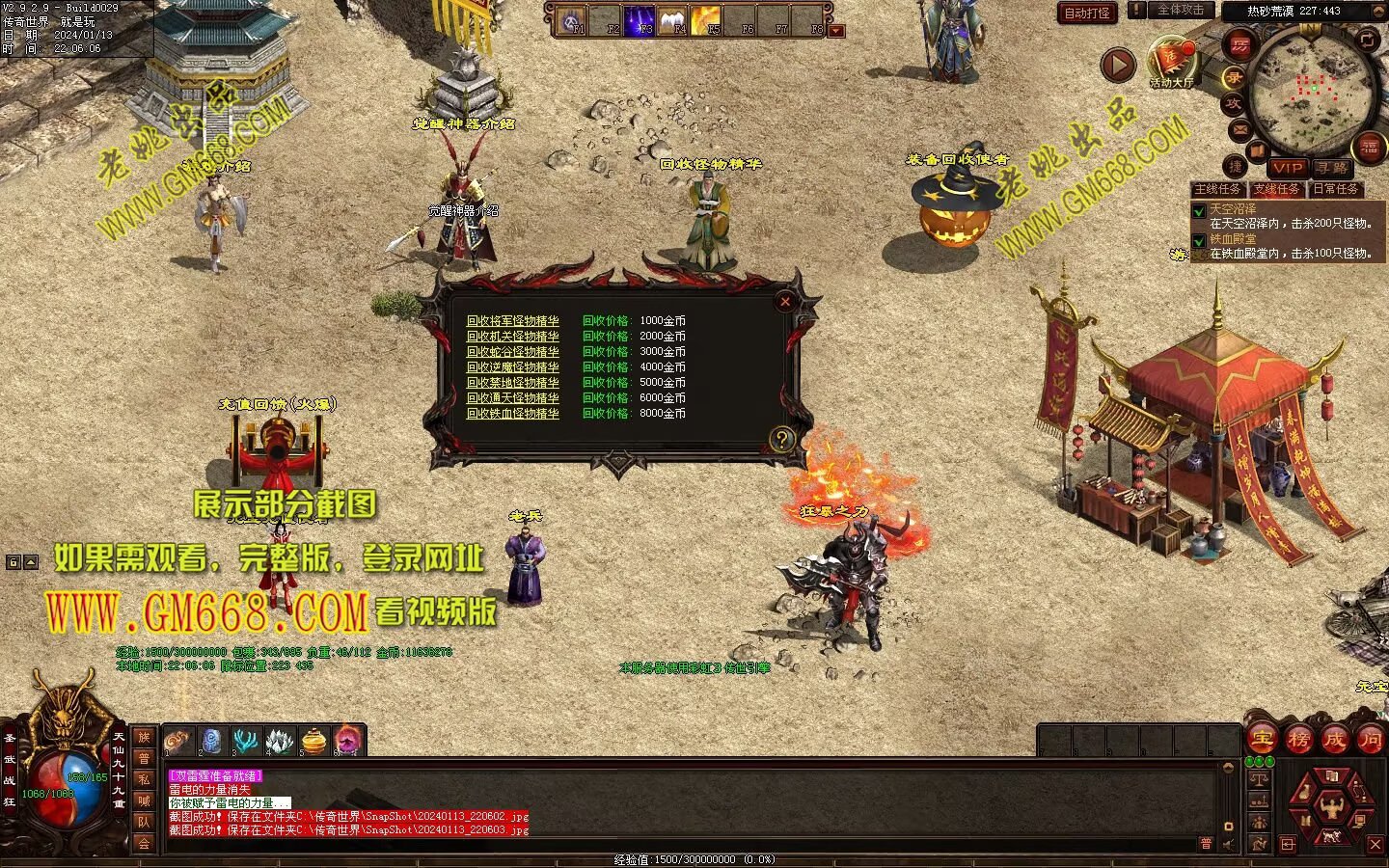The height and width of the screenshot is (868, 1389).
Task: Select the 私 private chat channel
Action: [144, 779]
